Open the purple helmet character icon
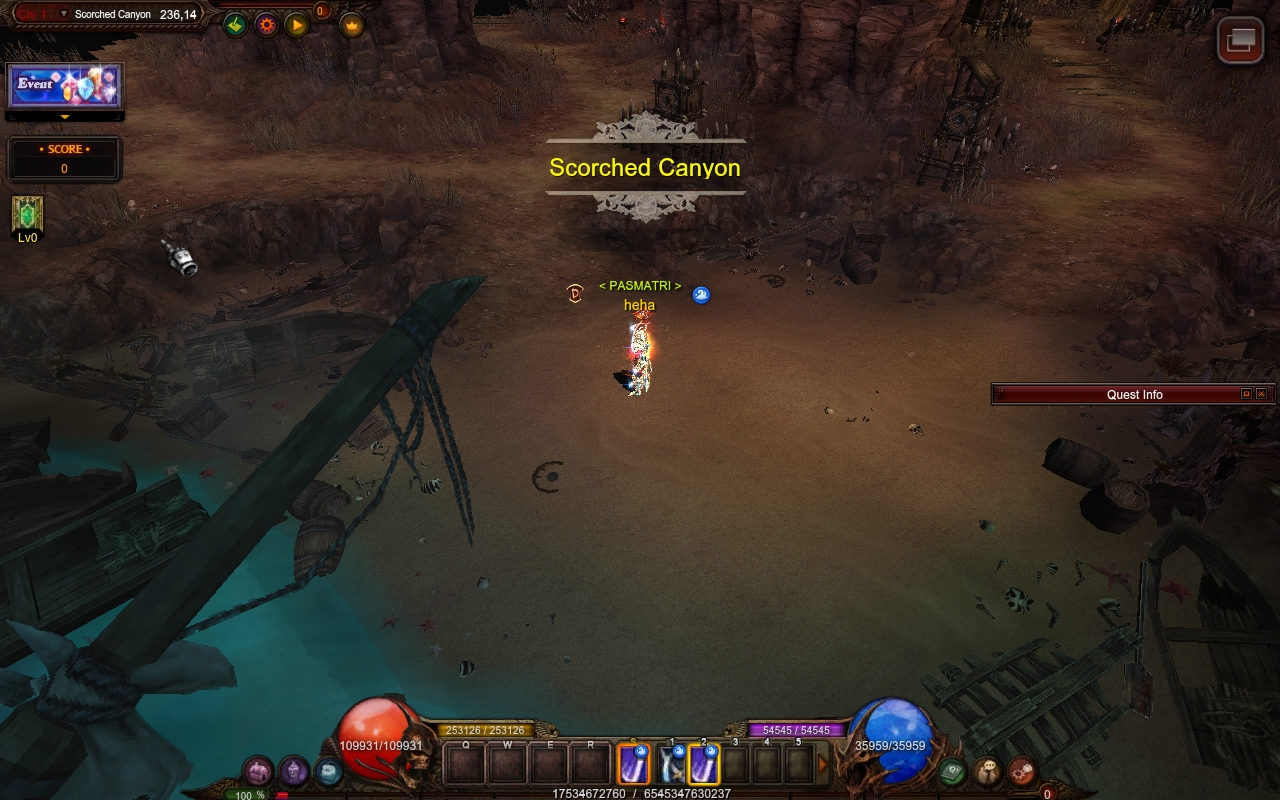The width and height of the screenshot is (1280, 800). (293, 771)
